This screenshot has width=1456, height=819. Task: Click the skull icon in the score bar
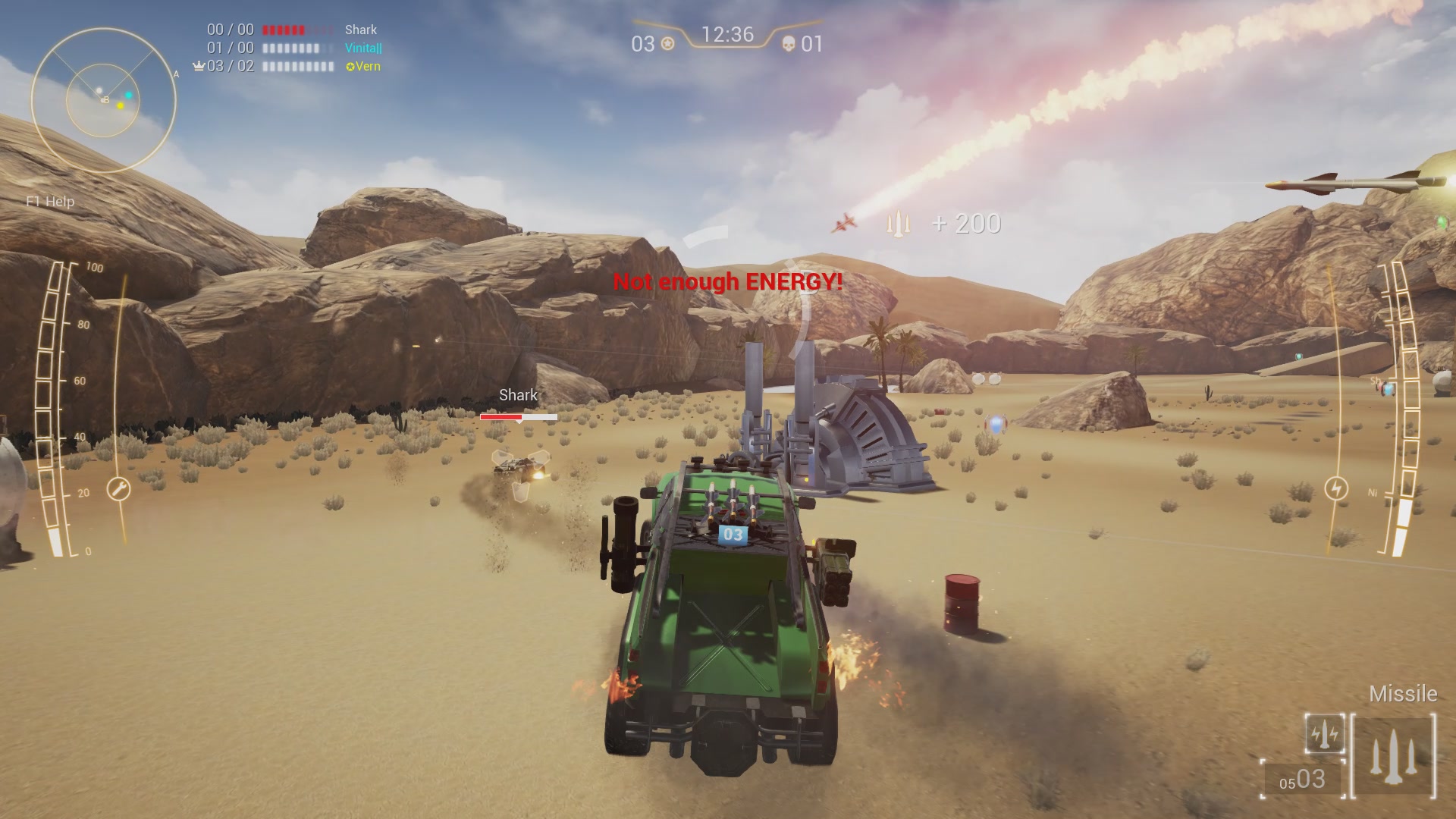pyautogui.click(x=787, y=45)
